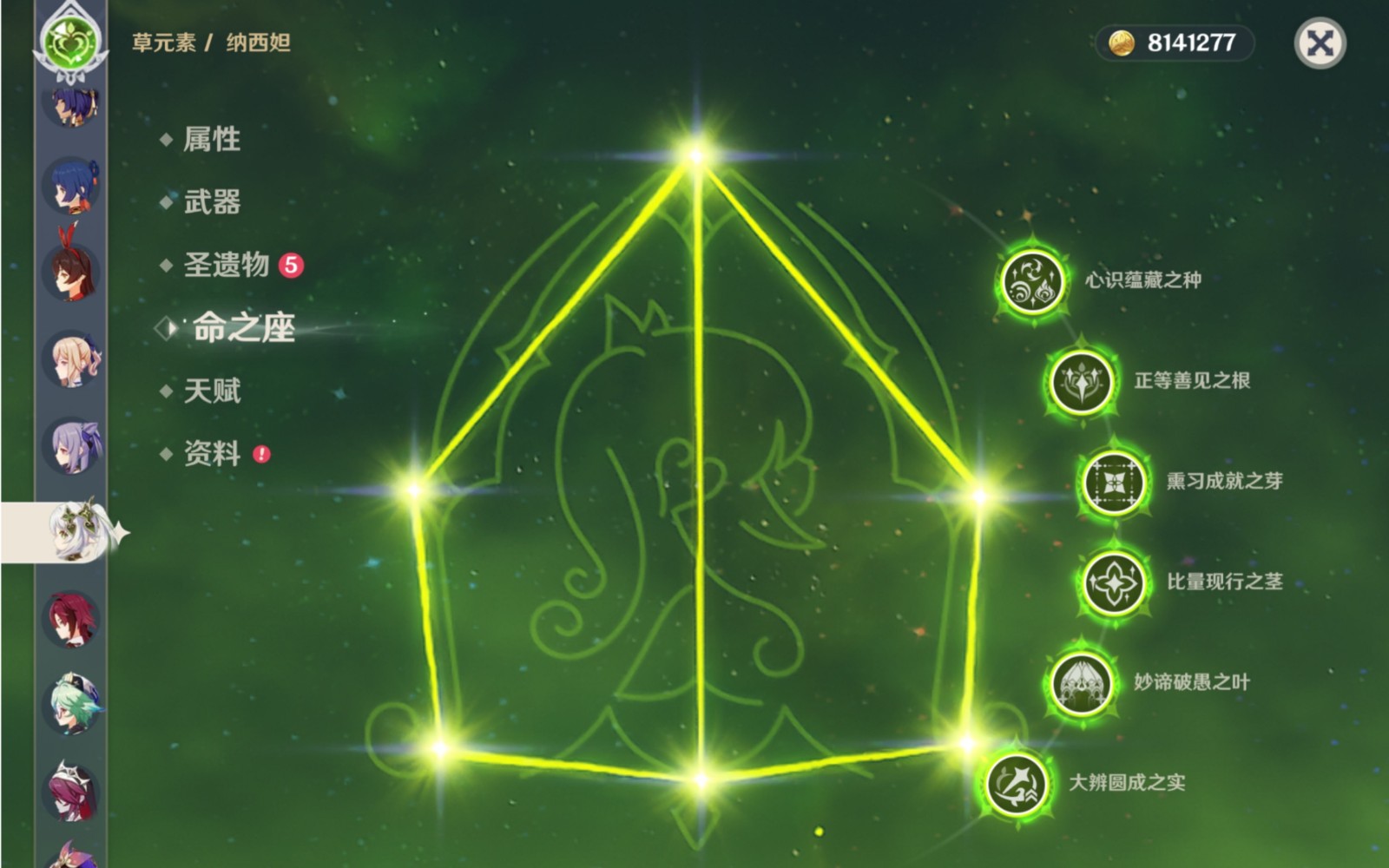Select the purple-haired Keqing portrait
Image resolution: width=1389 pixels, height=868 pixels.
(73, 445)
